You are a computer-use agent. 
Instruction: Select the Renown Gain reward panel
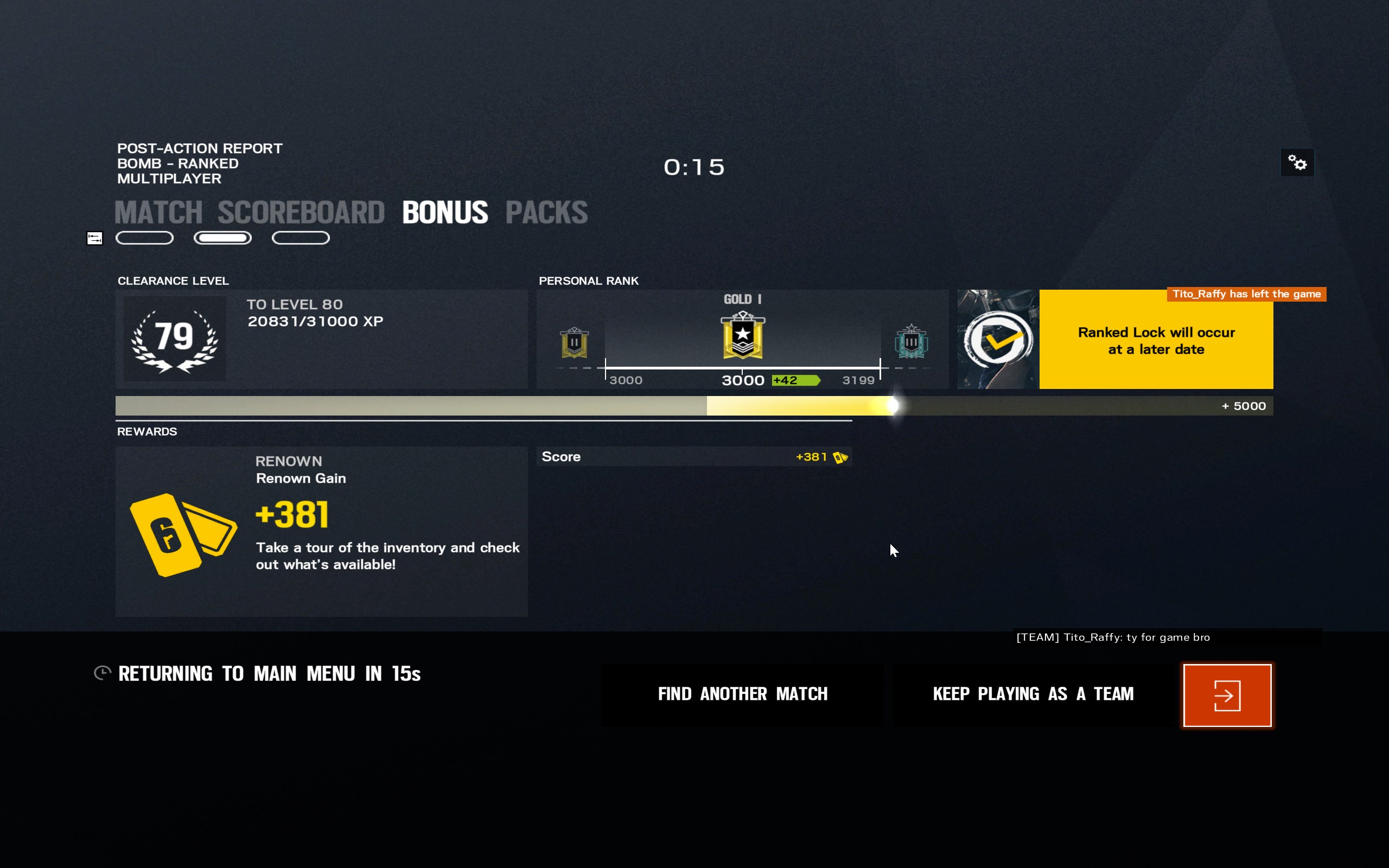coord(321,531)
